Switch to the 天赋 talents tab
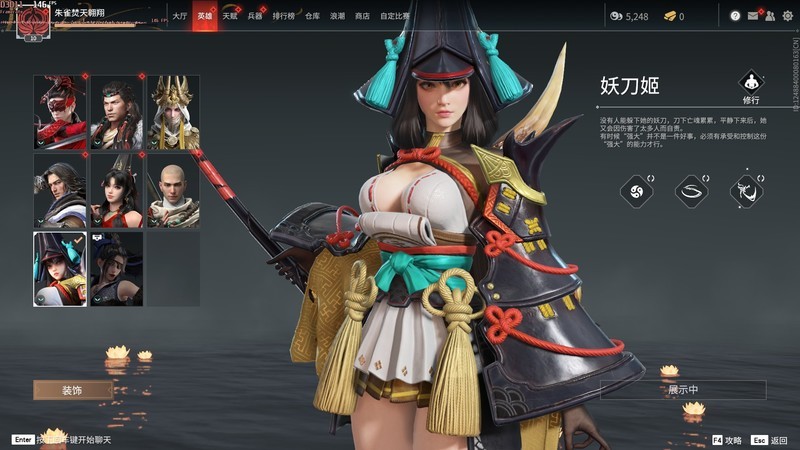The height and width of the screenshot is (450, 800). [230, 16]
